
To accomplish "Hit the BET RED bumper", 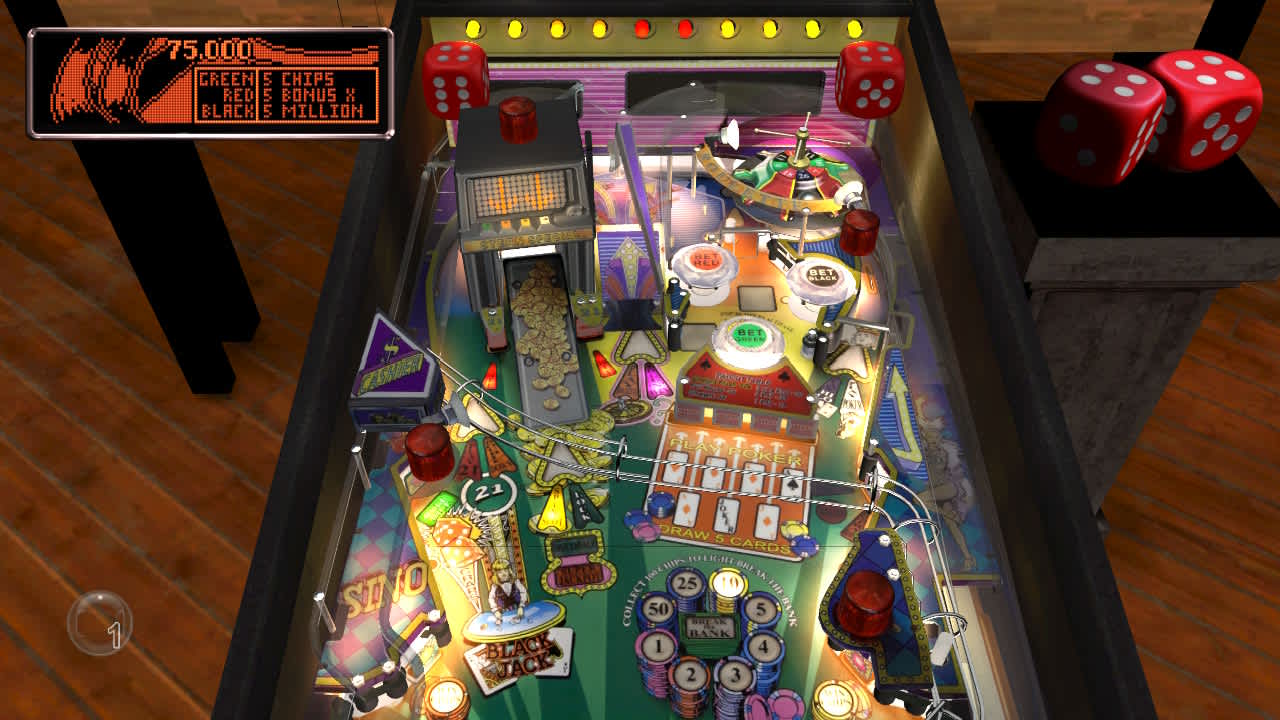I will click(x=706, y=262).
